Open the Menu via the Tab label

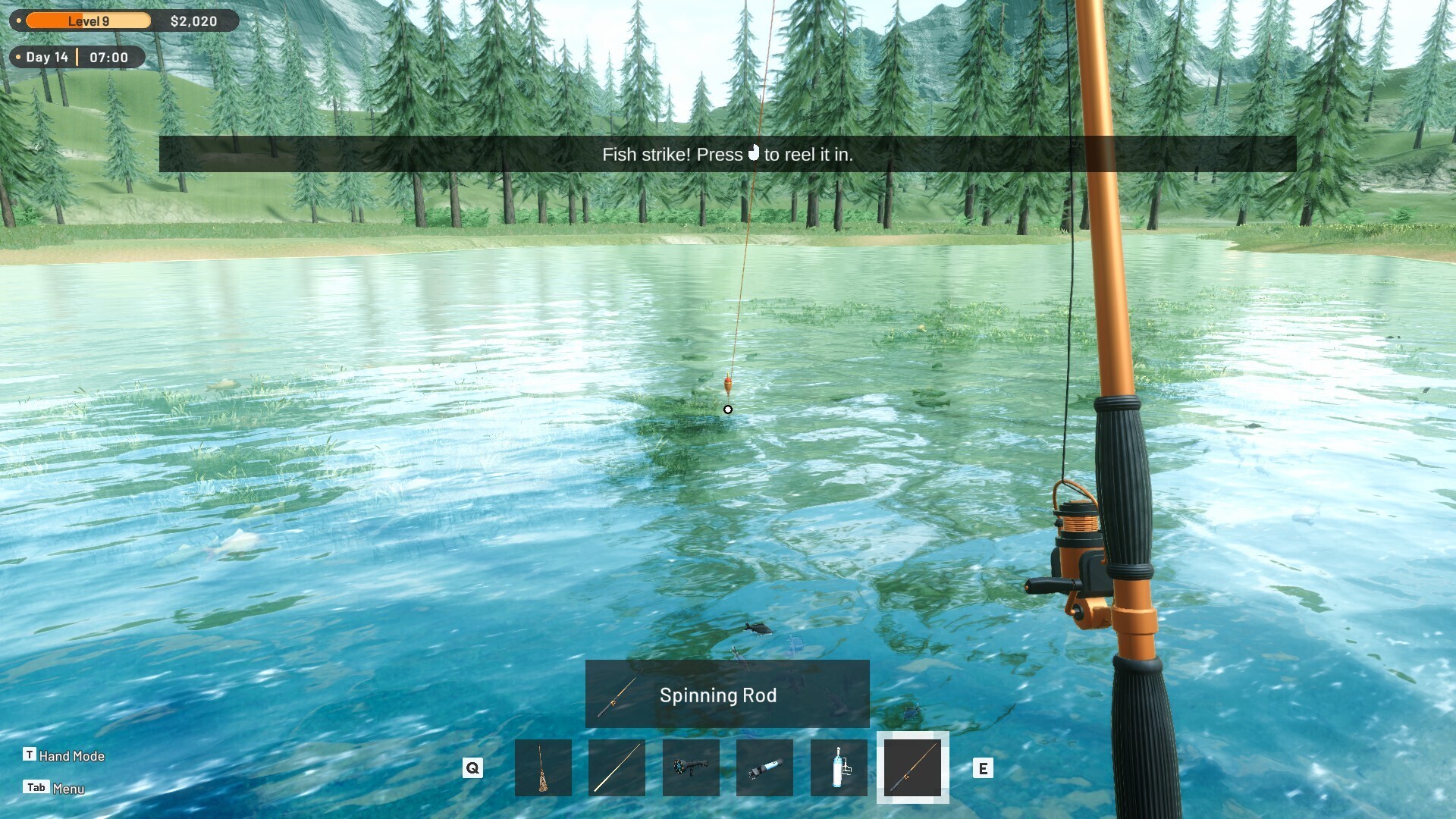click(x=36, y=788)
